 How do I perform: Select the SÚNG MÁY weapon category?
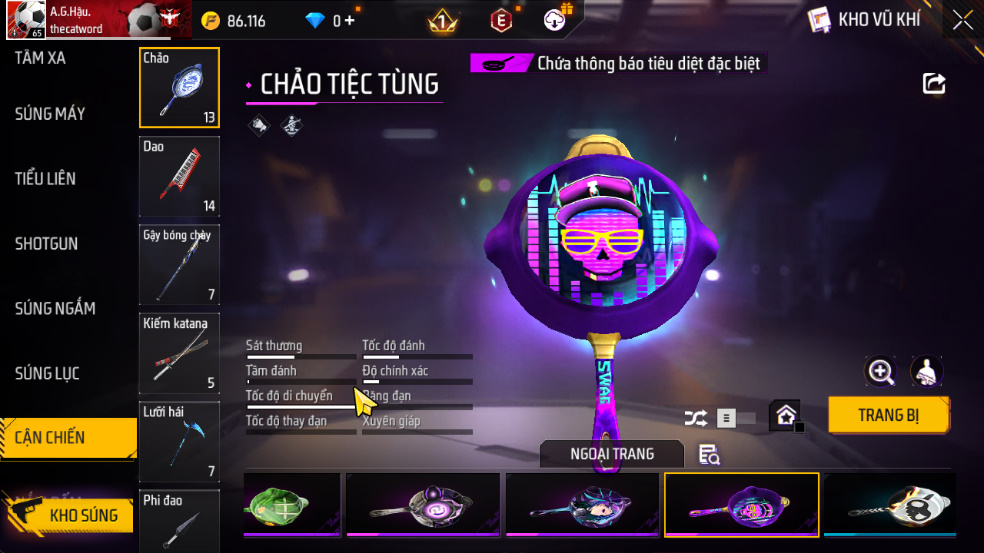(x=50, y=114)
